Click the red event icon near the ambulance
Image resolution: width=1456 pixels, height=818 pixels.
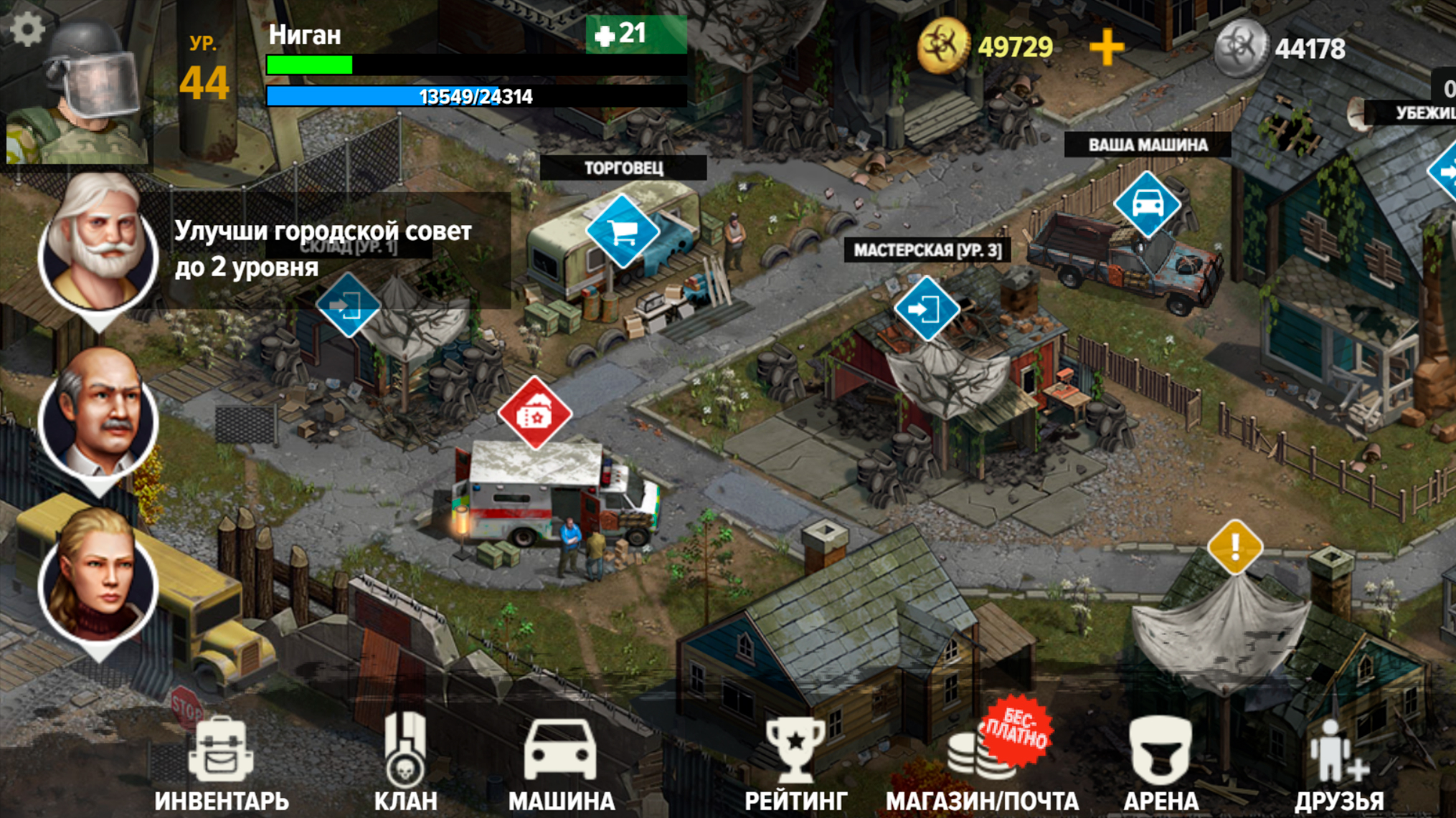pos(535,413)
